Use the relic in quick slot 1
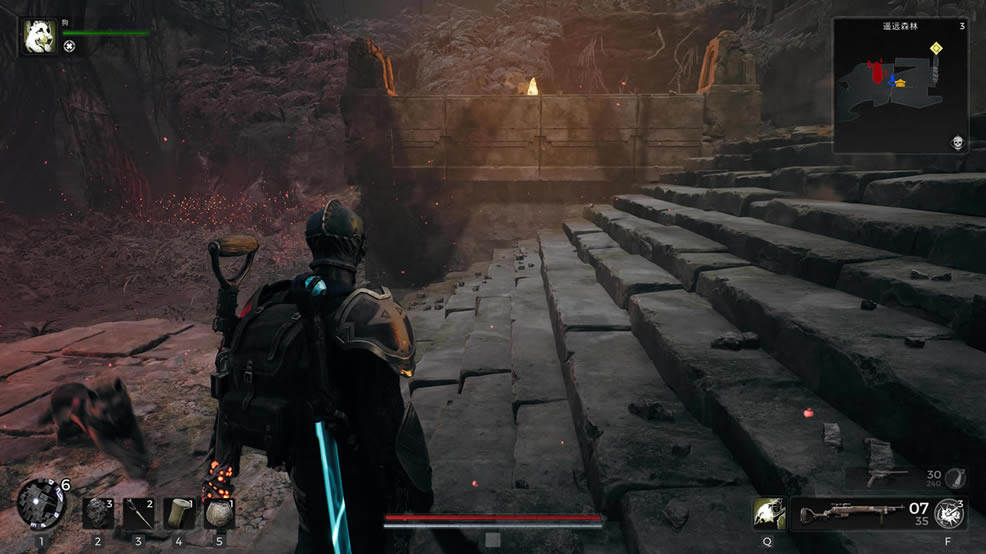Image resolution: width=986 pixels, height=554 pixels. click(41, 502)
